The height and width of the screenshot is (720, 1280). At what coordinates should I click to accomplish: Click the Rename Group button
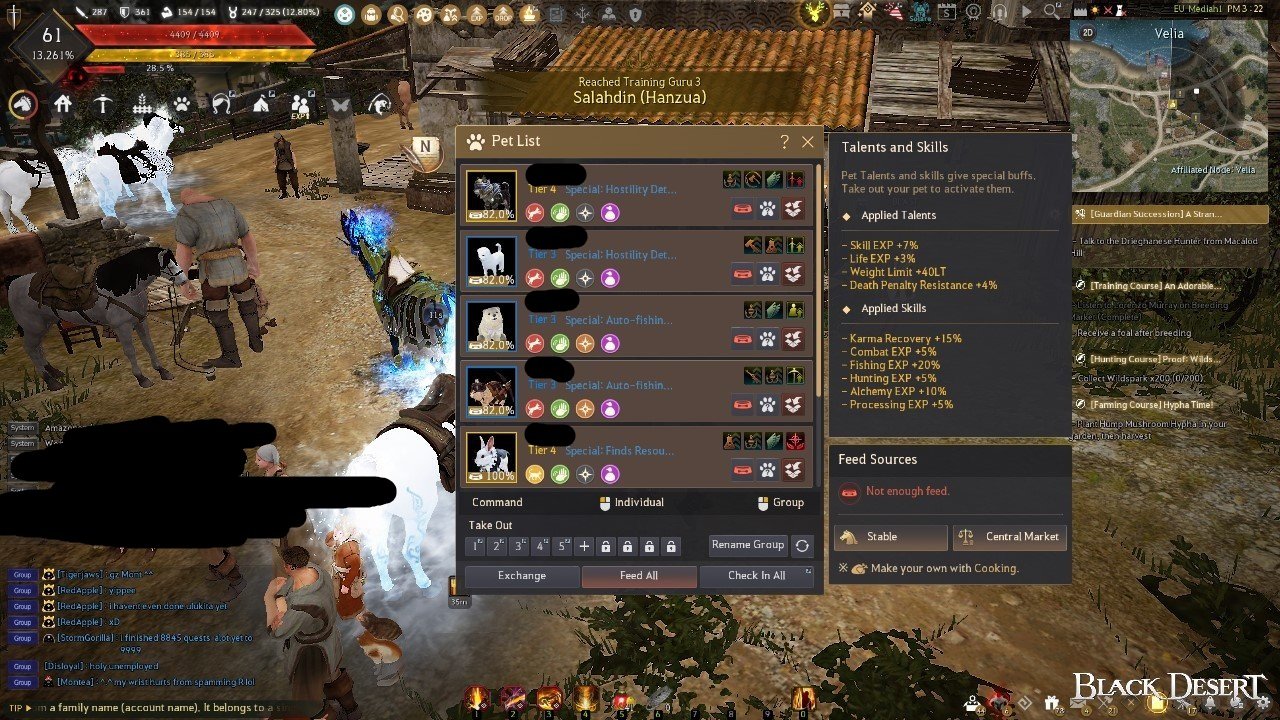pos(747,545)
